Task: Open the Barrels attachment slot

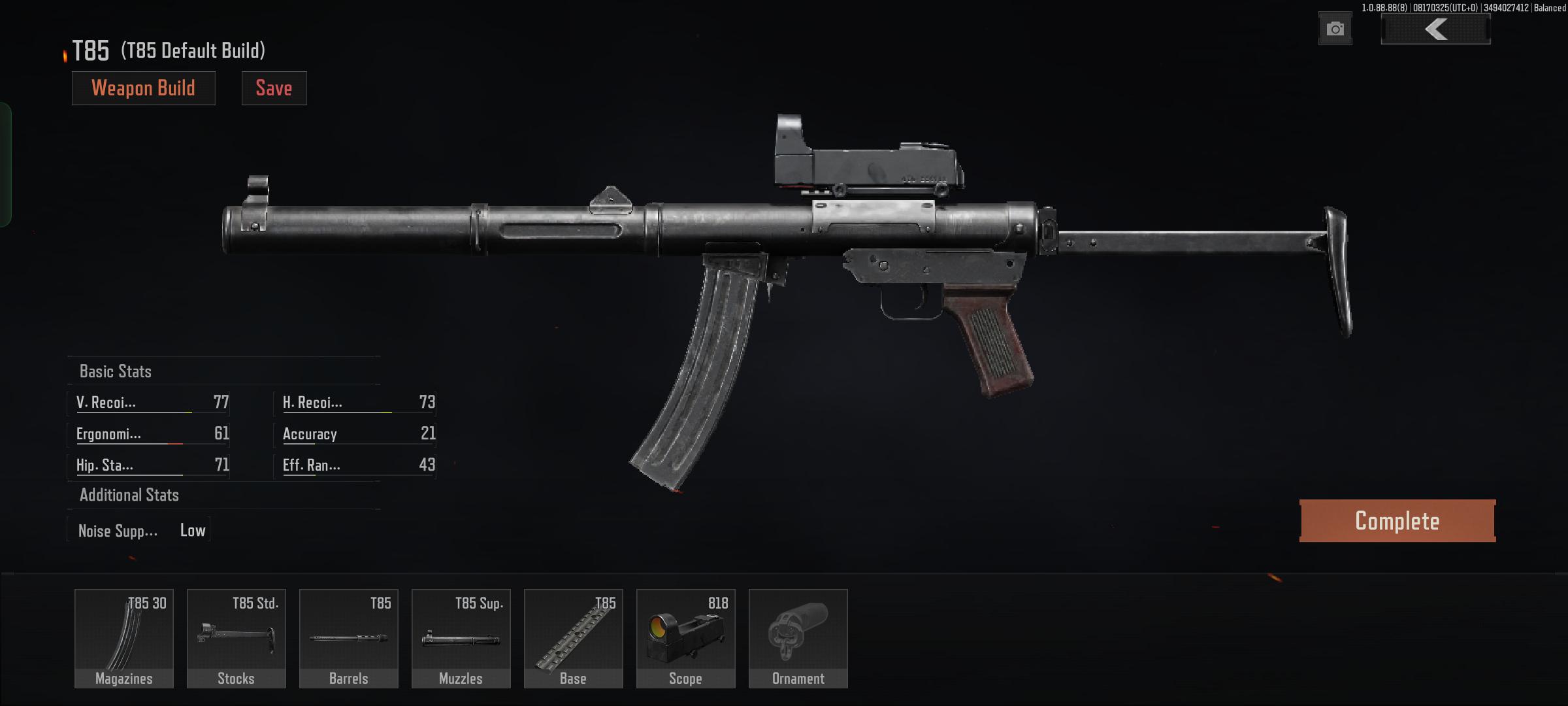Action: pos(348,637)
